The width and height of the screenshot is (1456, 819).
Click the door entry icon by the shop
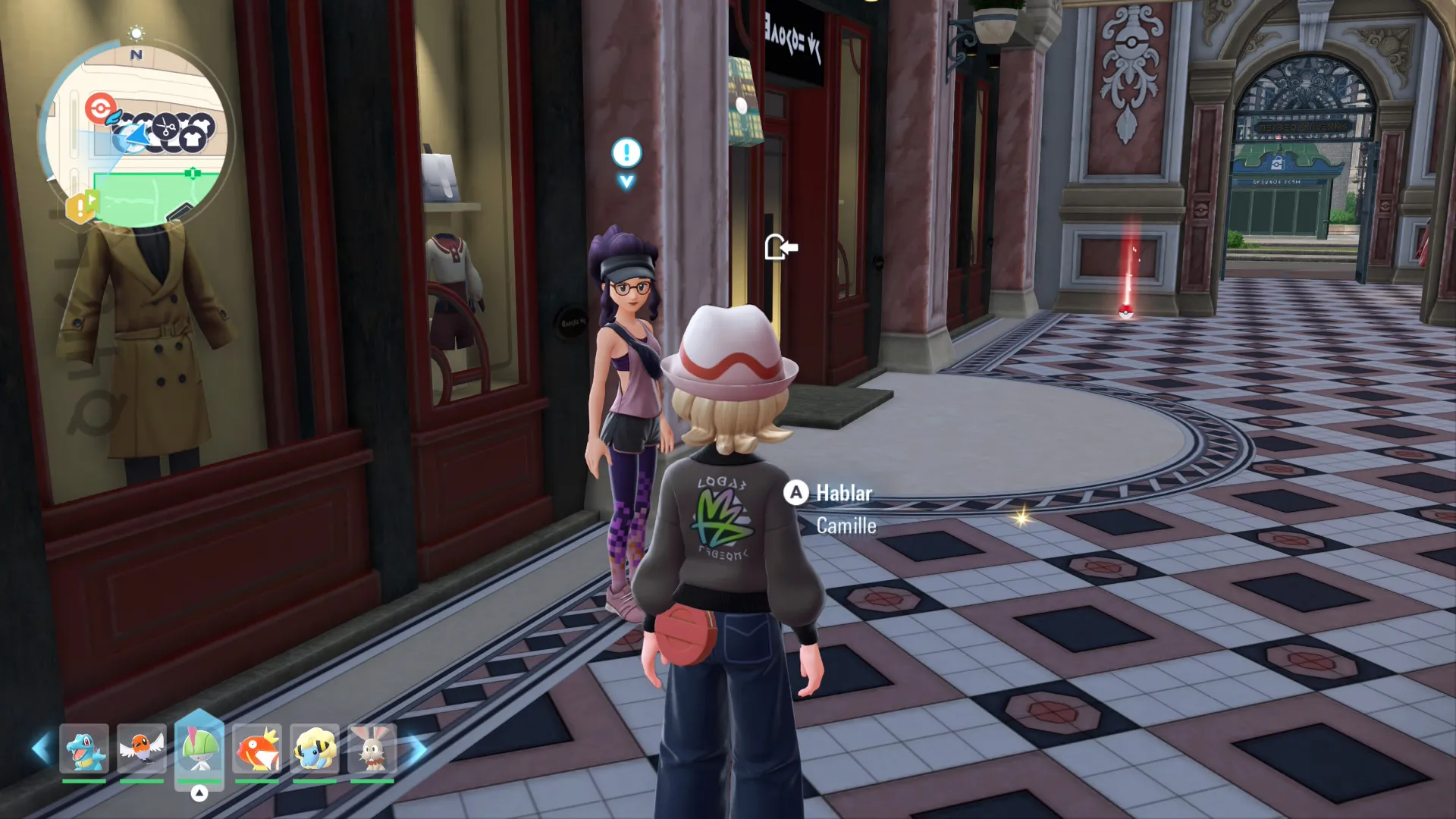point(780,247)
